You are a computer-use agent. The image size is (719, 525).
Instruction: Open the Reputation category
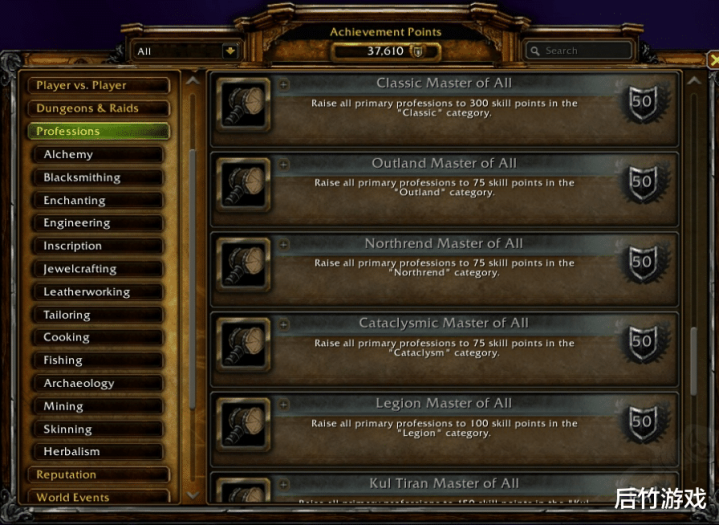click(x=98, y=475)
